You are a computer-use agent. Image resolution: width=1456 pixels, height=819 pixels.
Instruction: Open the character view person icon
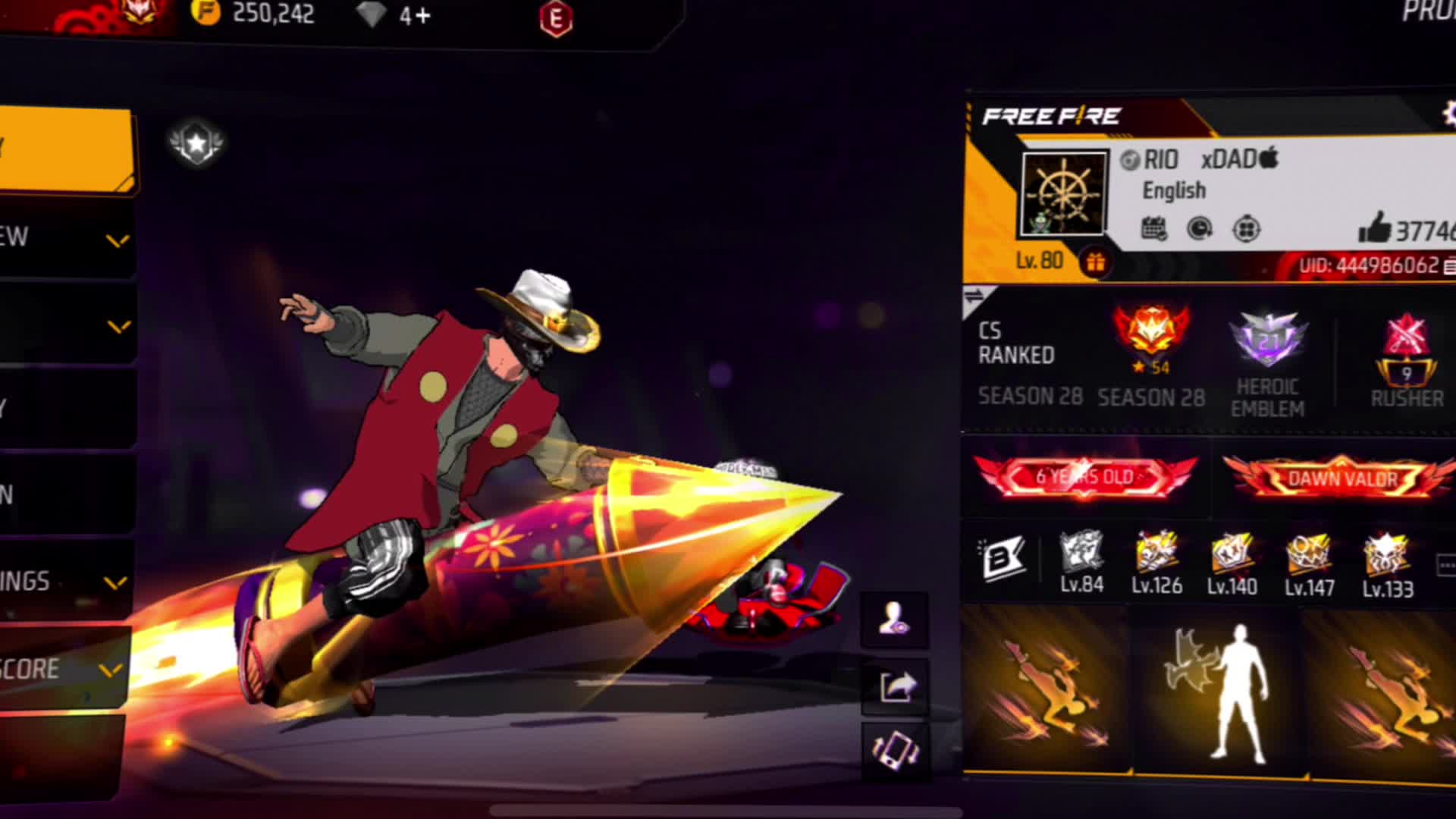click(x=895, y=620)
